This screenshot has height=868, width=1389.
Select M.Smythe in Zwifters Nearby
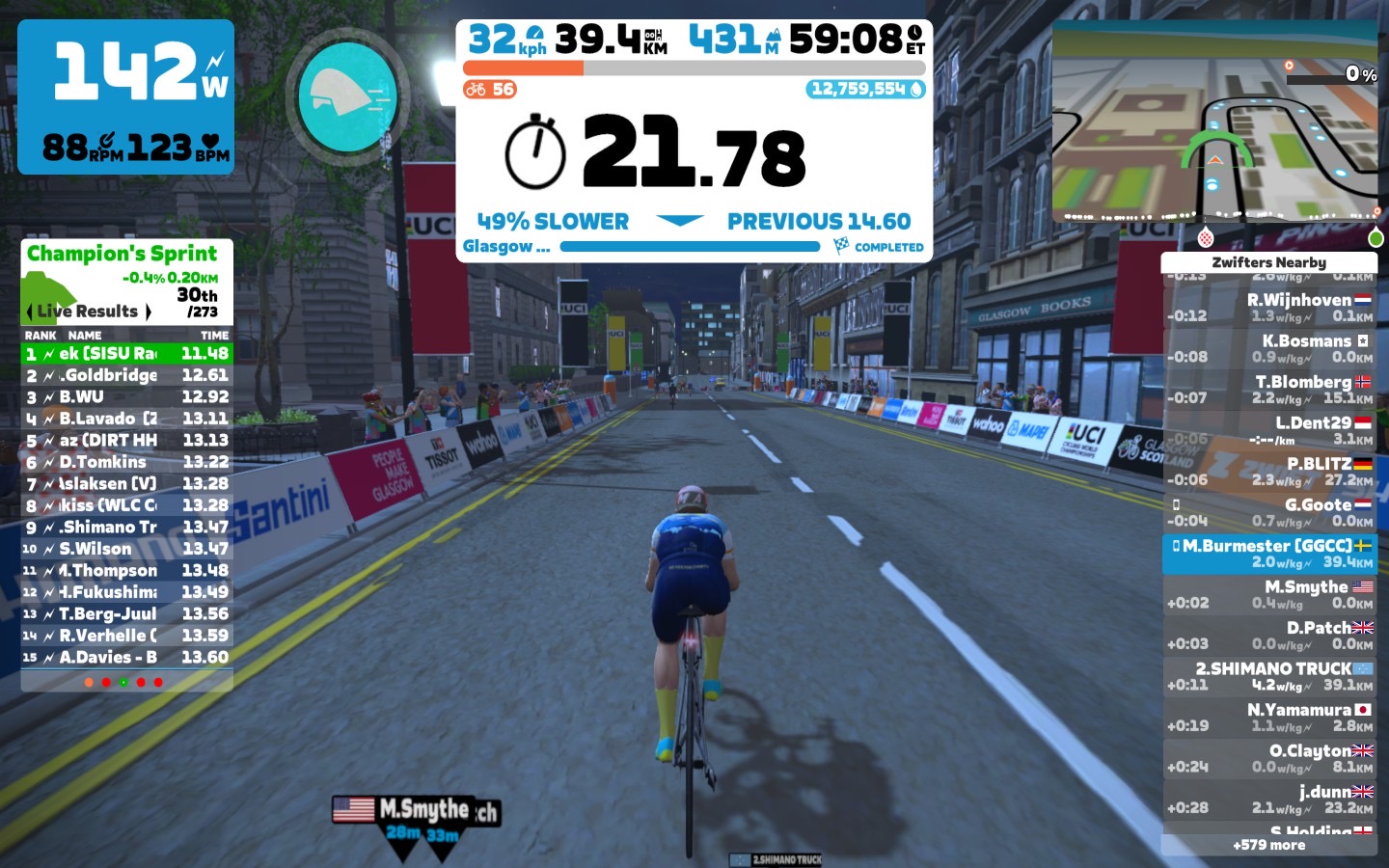(x=1269, y=594)
